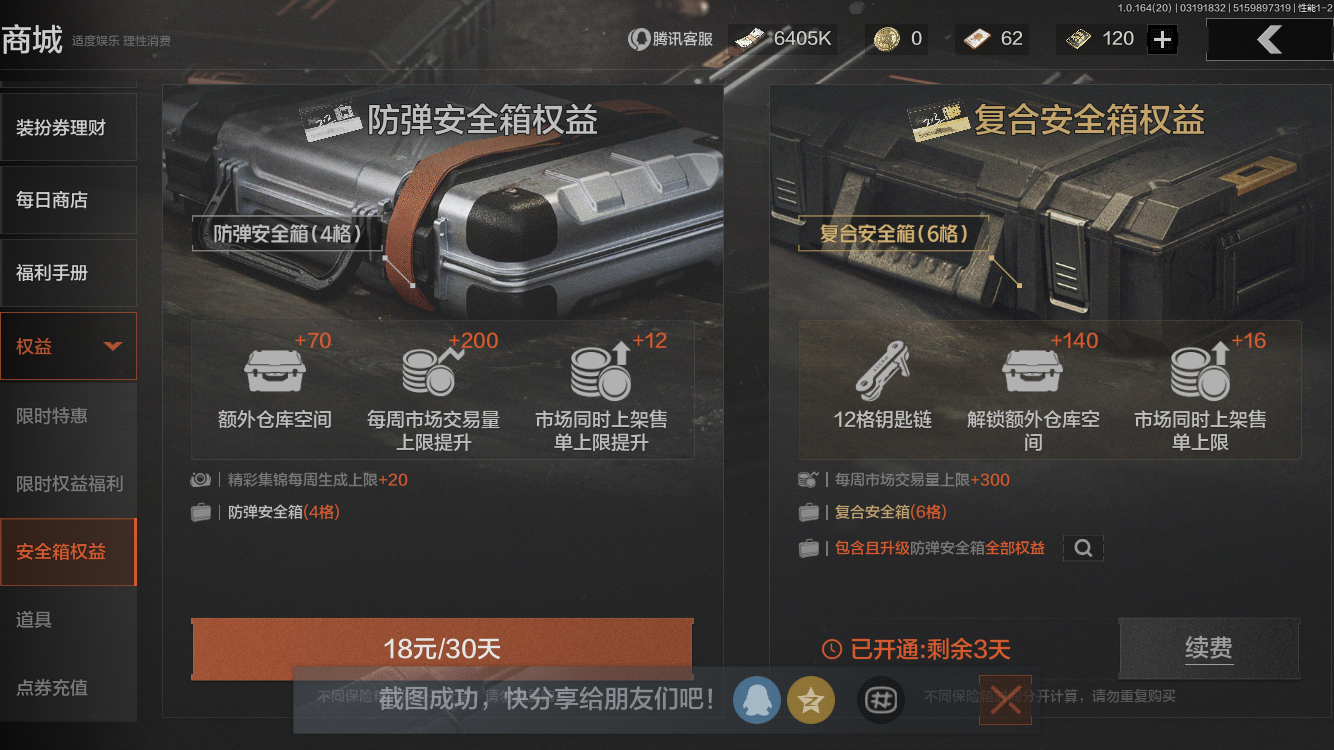This screenshot has width=1334, height=750.
Task: Select the 限时特惠 tab
Action: pyautogui.click(x=68, y=415)
